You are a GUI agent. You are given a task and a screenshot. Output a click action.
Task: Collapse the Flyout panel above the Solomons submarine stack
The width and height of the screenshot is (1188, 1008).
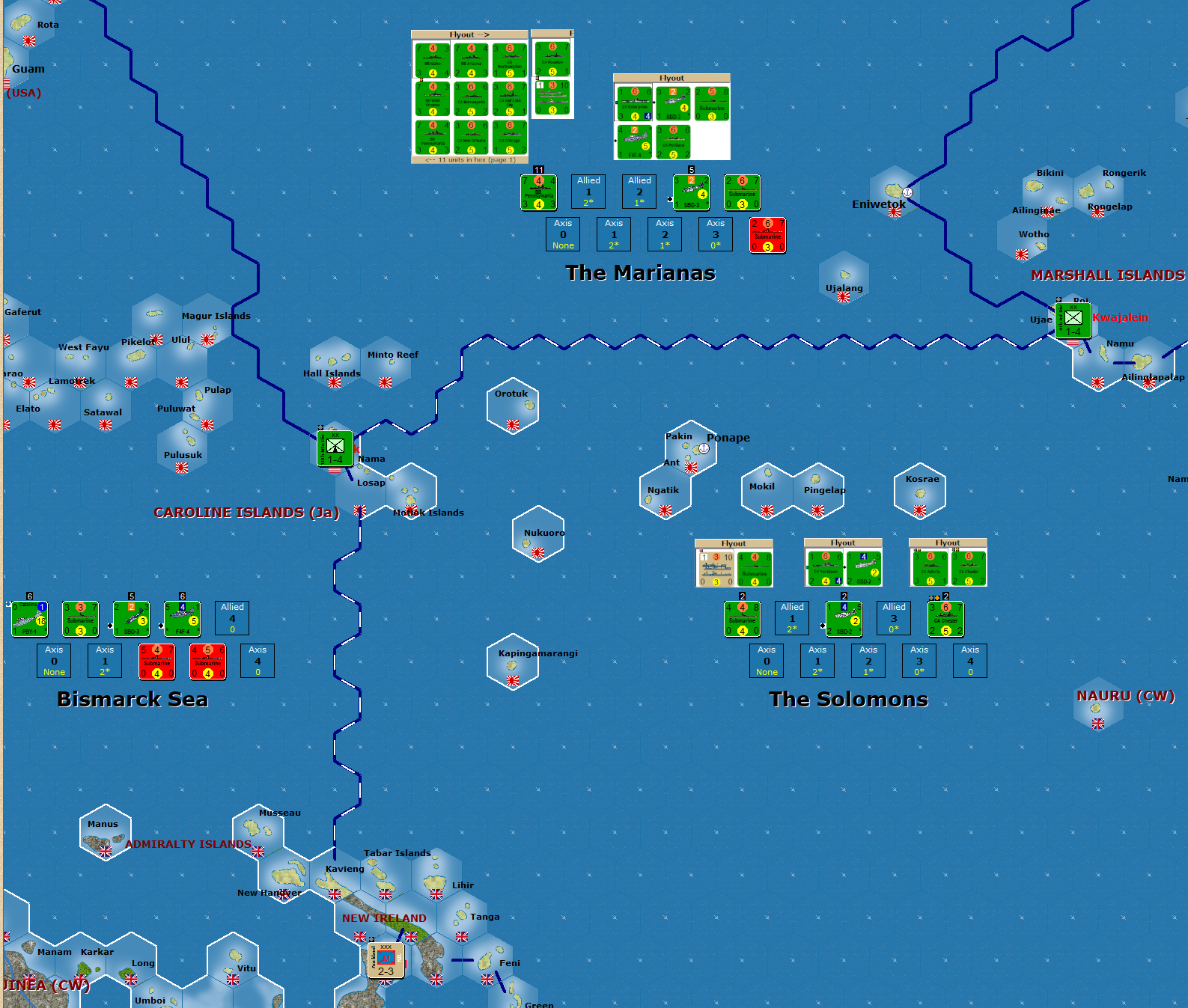tap(733, 543)
